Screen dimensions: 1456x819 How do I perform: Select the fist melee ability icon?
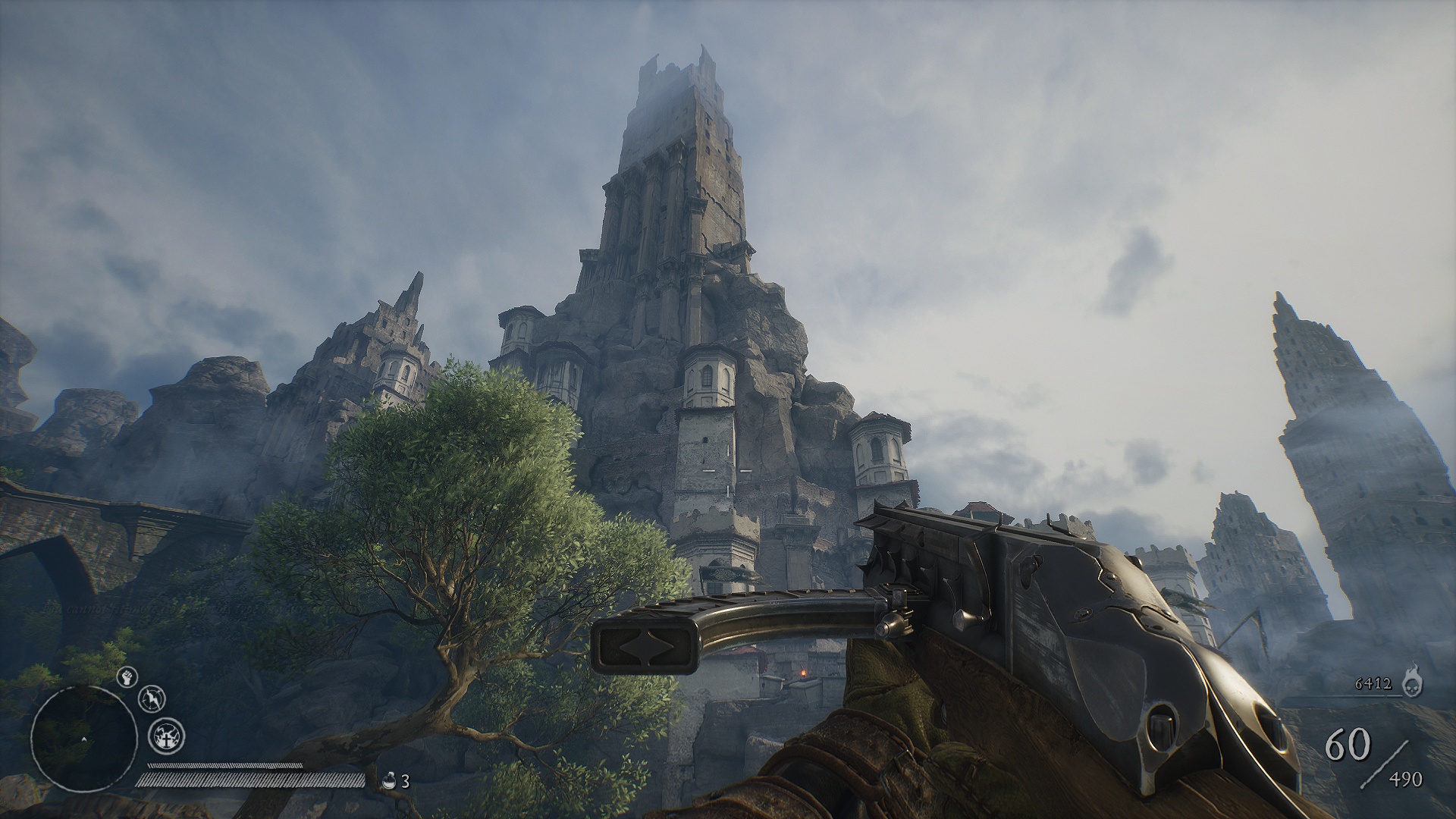tap(126, 677)
